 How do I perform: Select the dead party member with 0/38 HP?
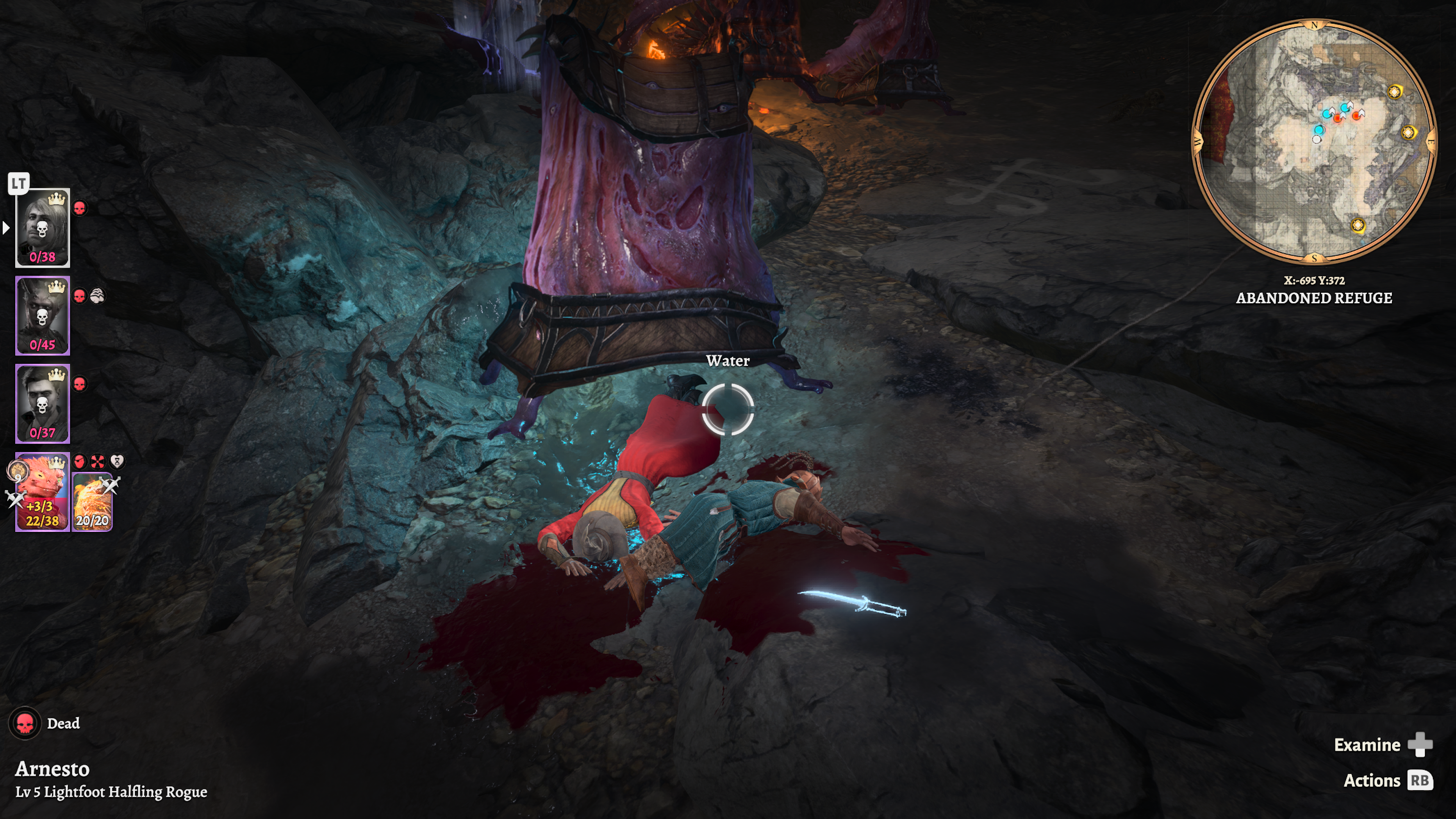coord(42,227)
